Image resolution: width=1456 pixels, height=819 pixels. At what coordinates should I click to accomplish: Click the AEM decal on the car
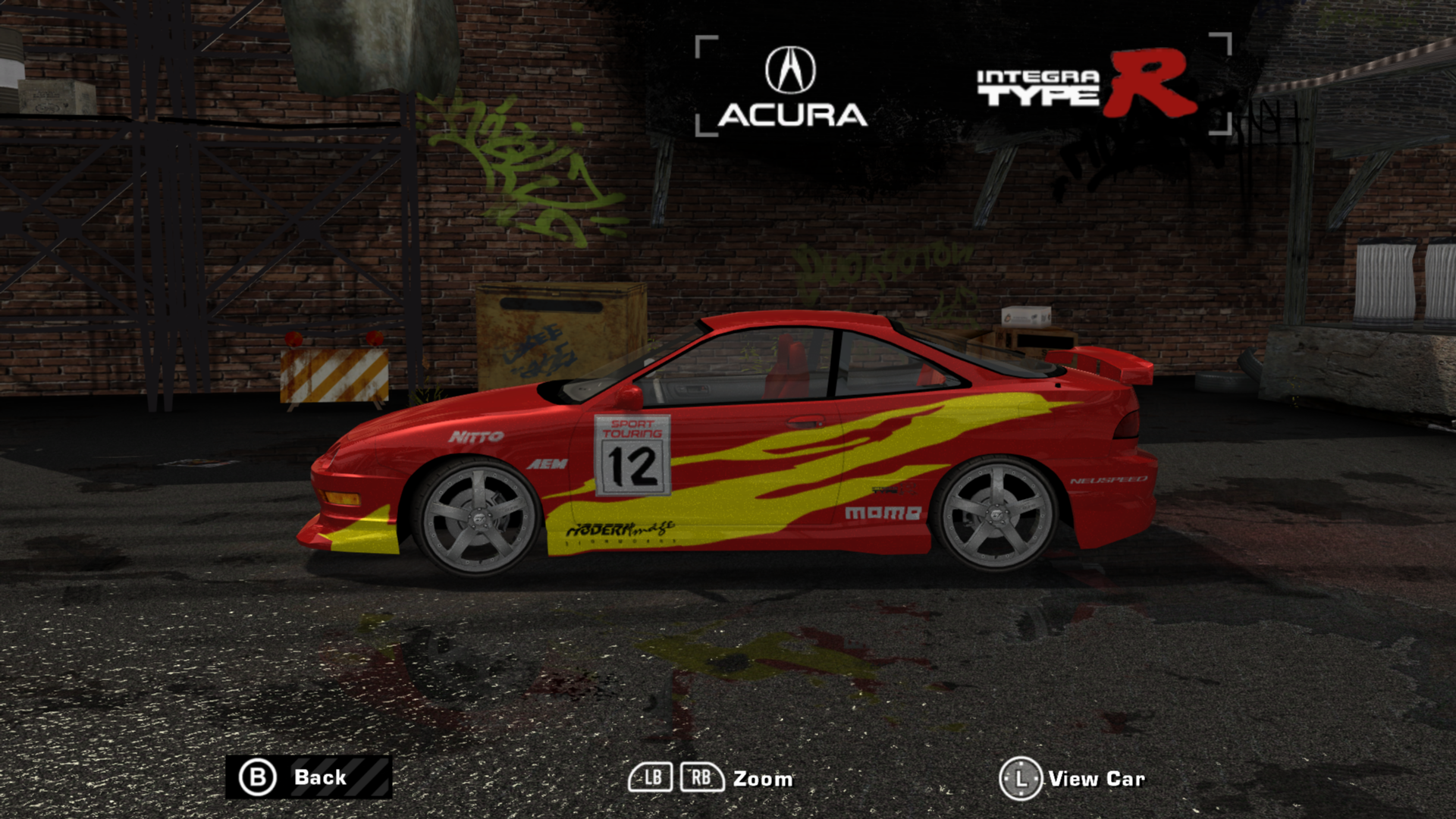click(x=548, y=463)
